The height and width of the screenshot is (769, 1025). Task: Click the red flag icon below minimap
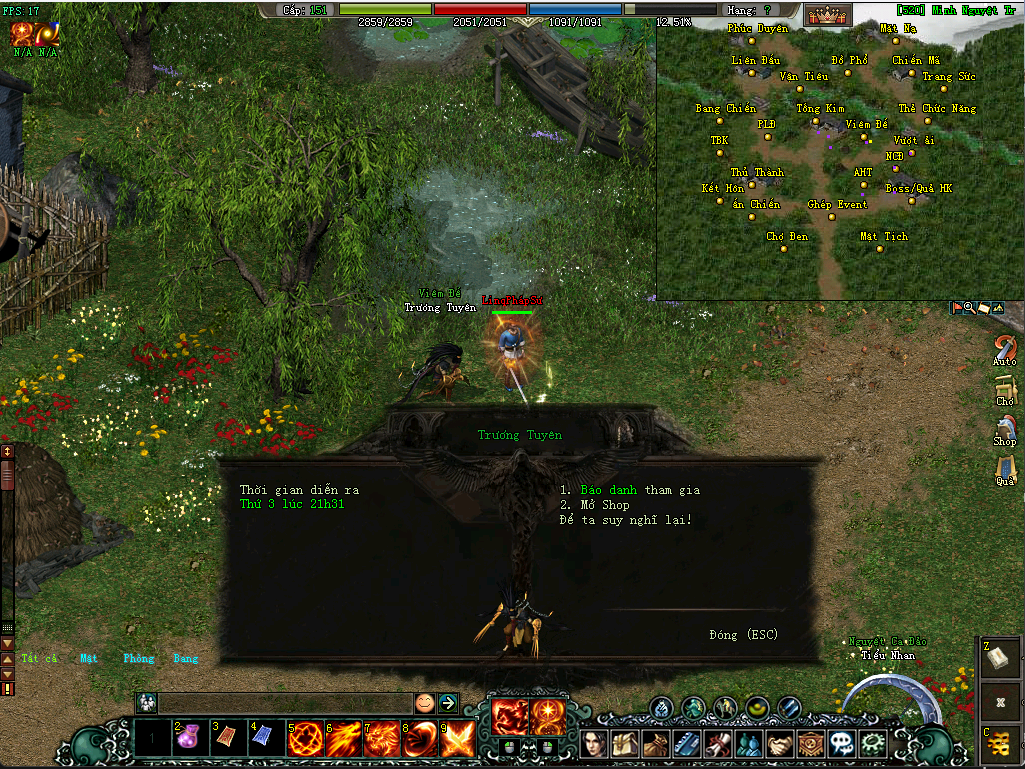click(957, 309)
